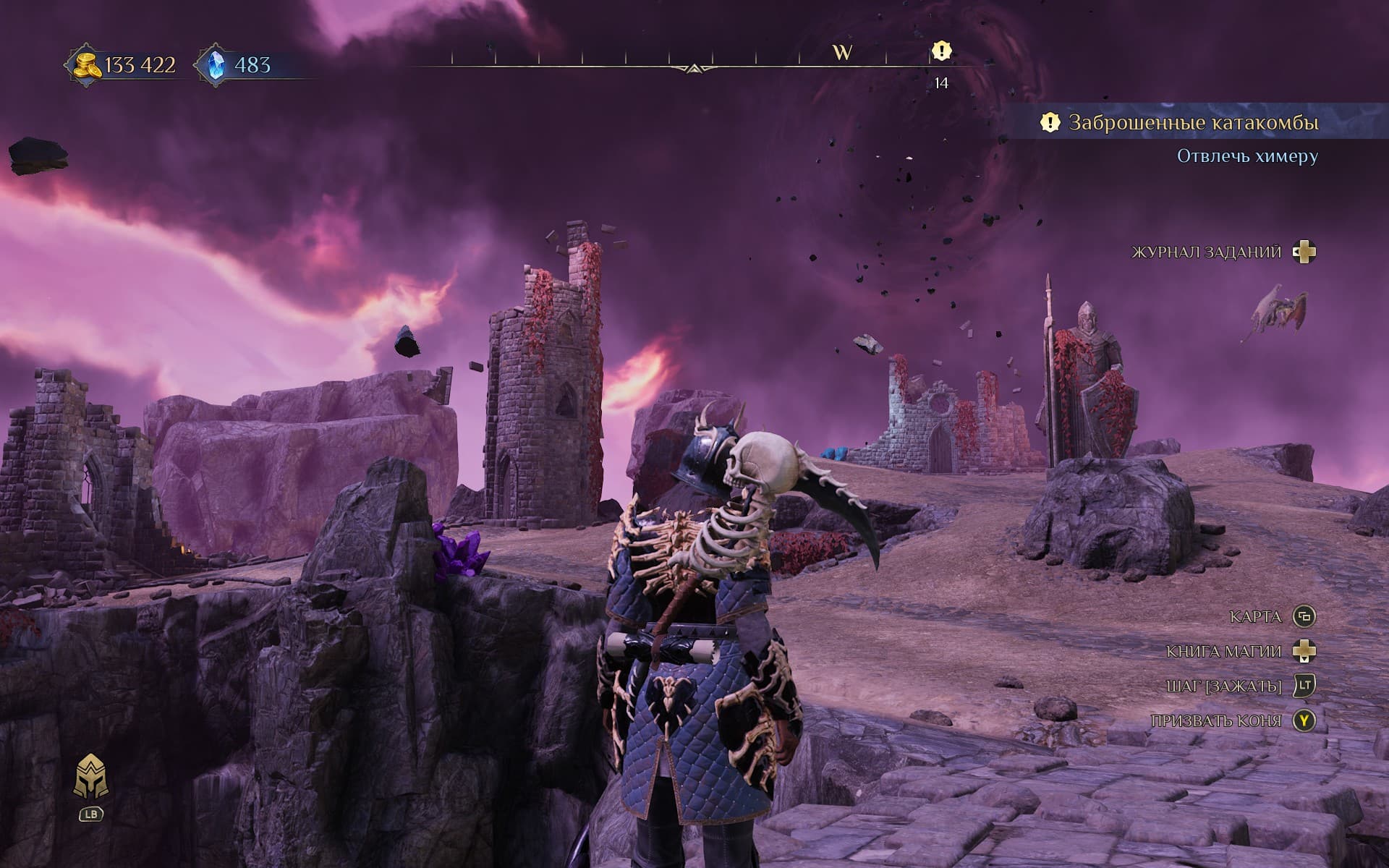Open the Карта map label
The height and width of the screenshot is (868, 1389).
pyautogui.click(x=1255, y=617)
